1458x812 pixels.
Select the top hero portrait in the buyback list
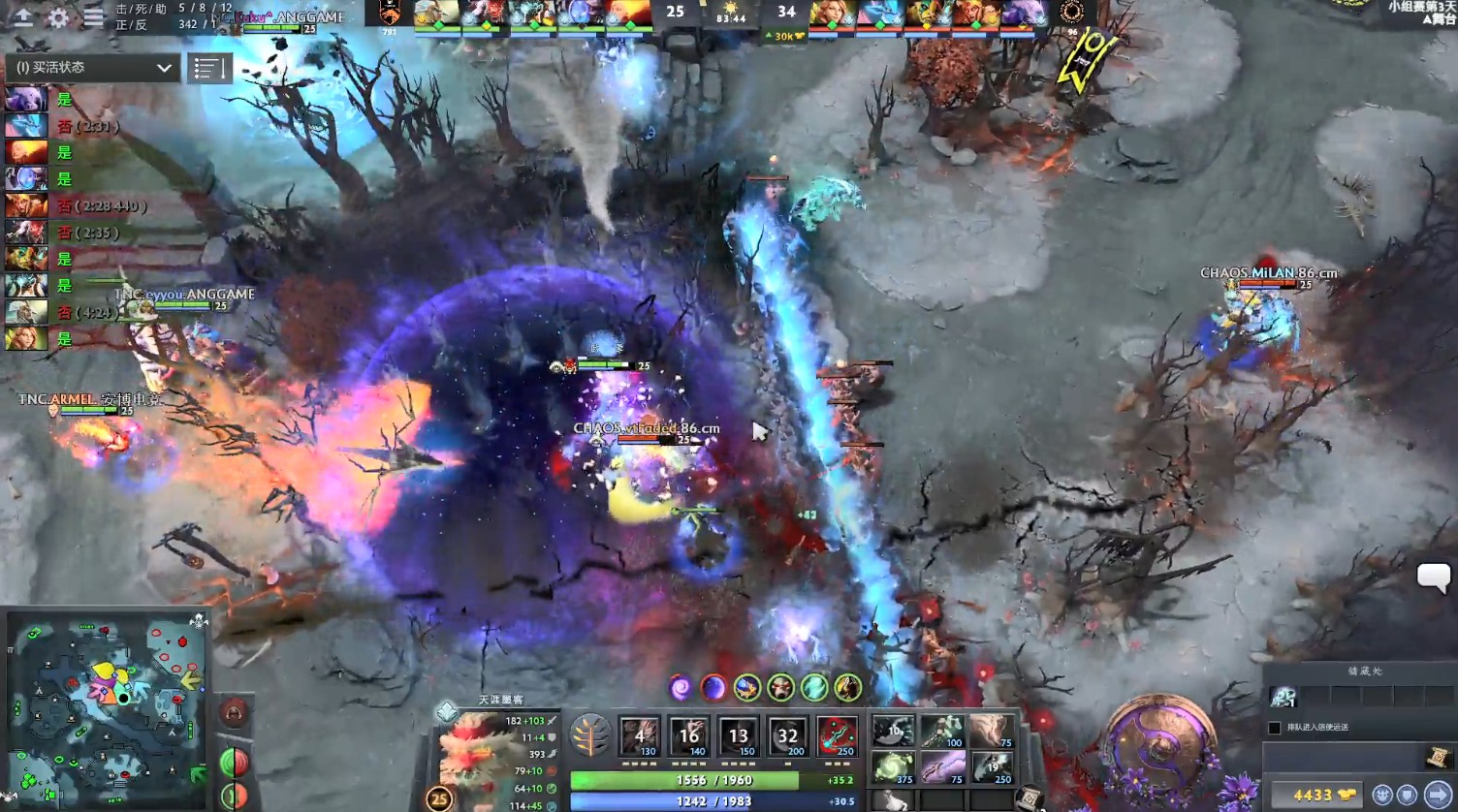tap(26, 98)
